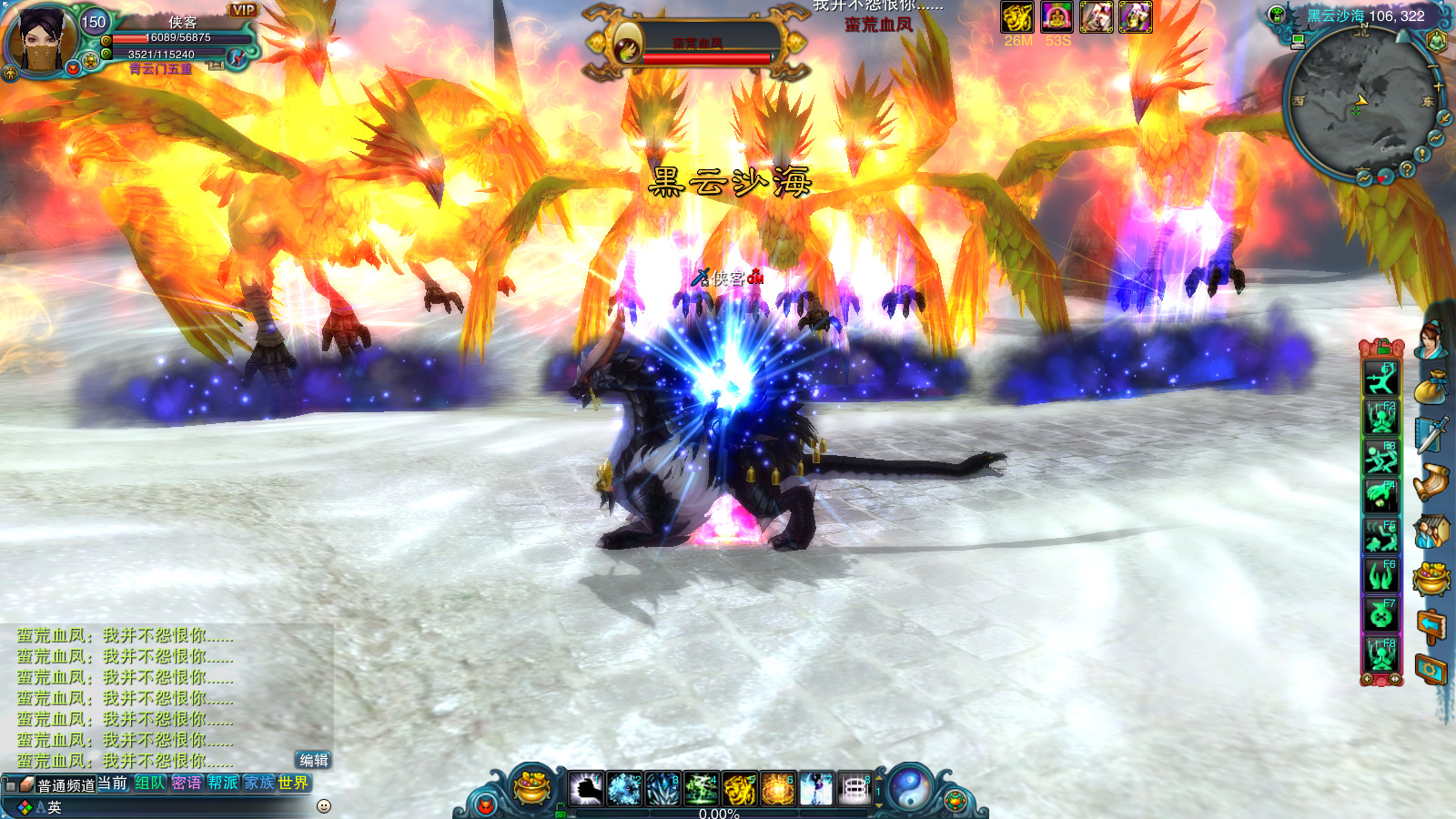Activate the fist skill in slot 1
Image resolution: width=1456 pixels, height=819 pixels.
(586, 789)
